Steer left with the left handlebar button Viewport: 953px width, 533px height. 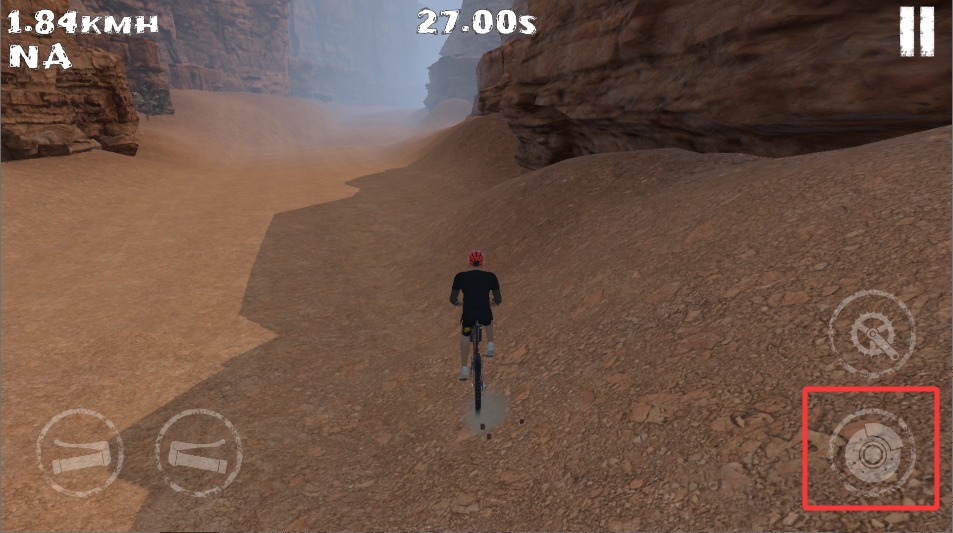[x=80, y=453]
